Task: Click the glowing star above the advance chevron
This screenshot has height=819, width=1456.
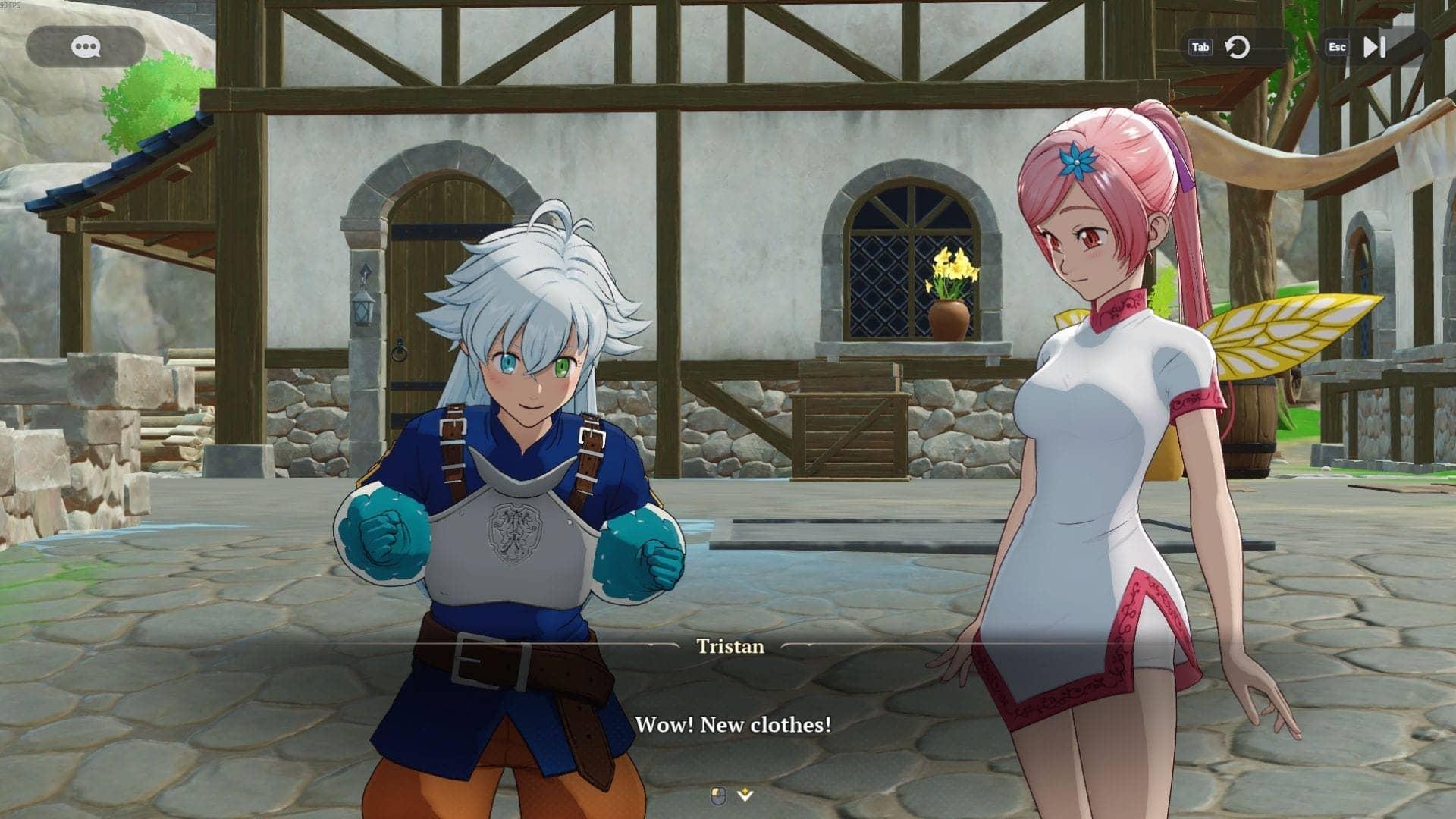Action: 743,789
